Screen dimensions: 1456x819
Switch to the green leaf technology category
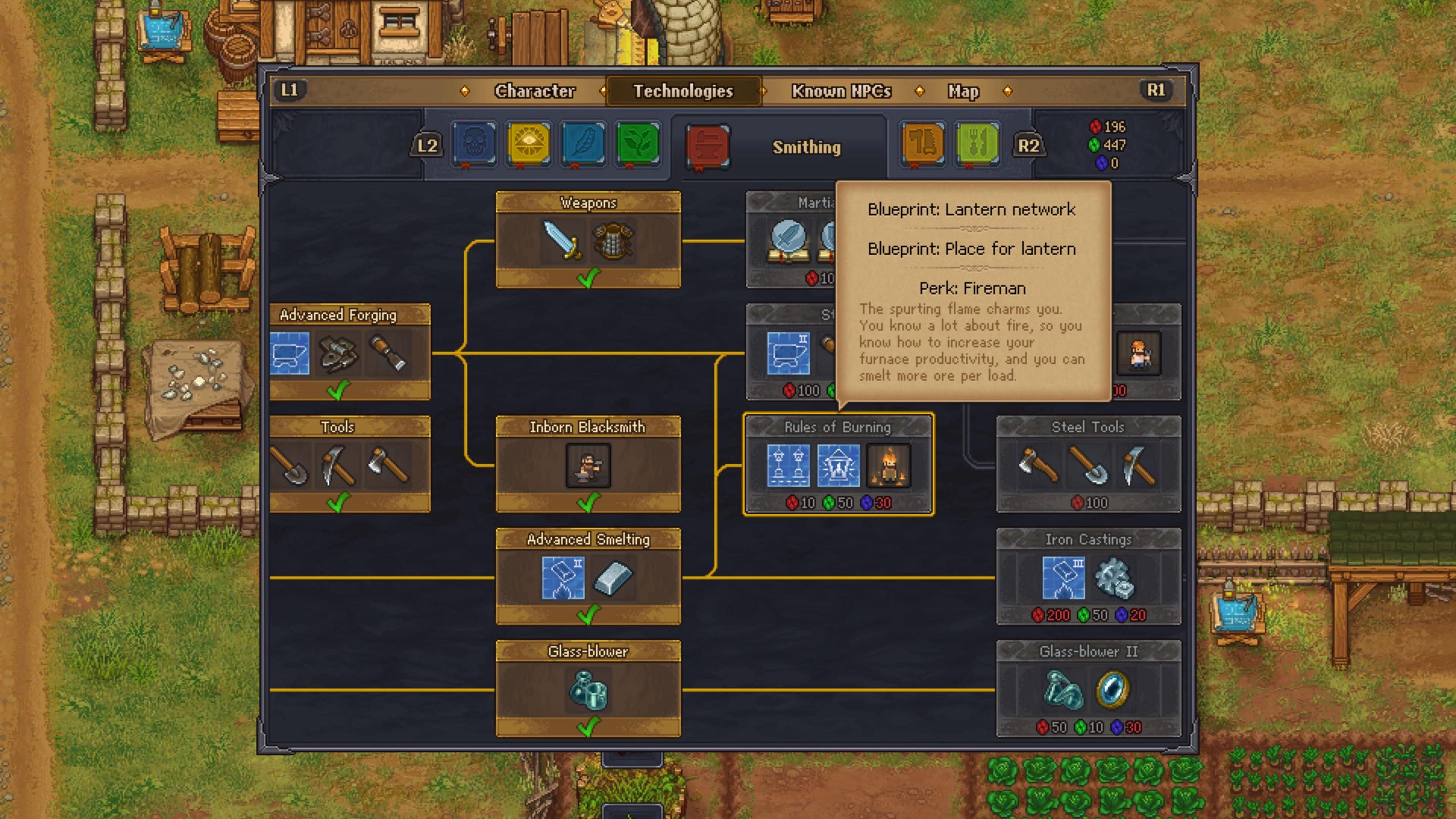638,143
